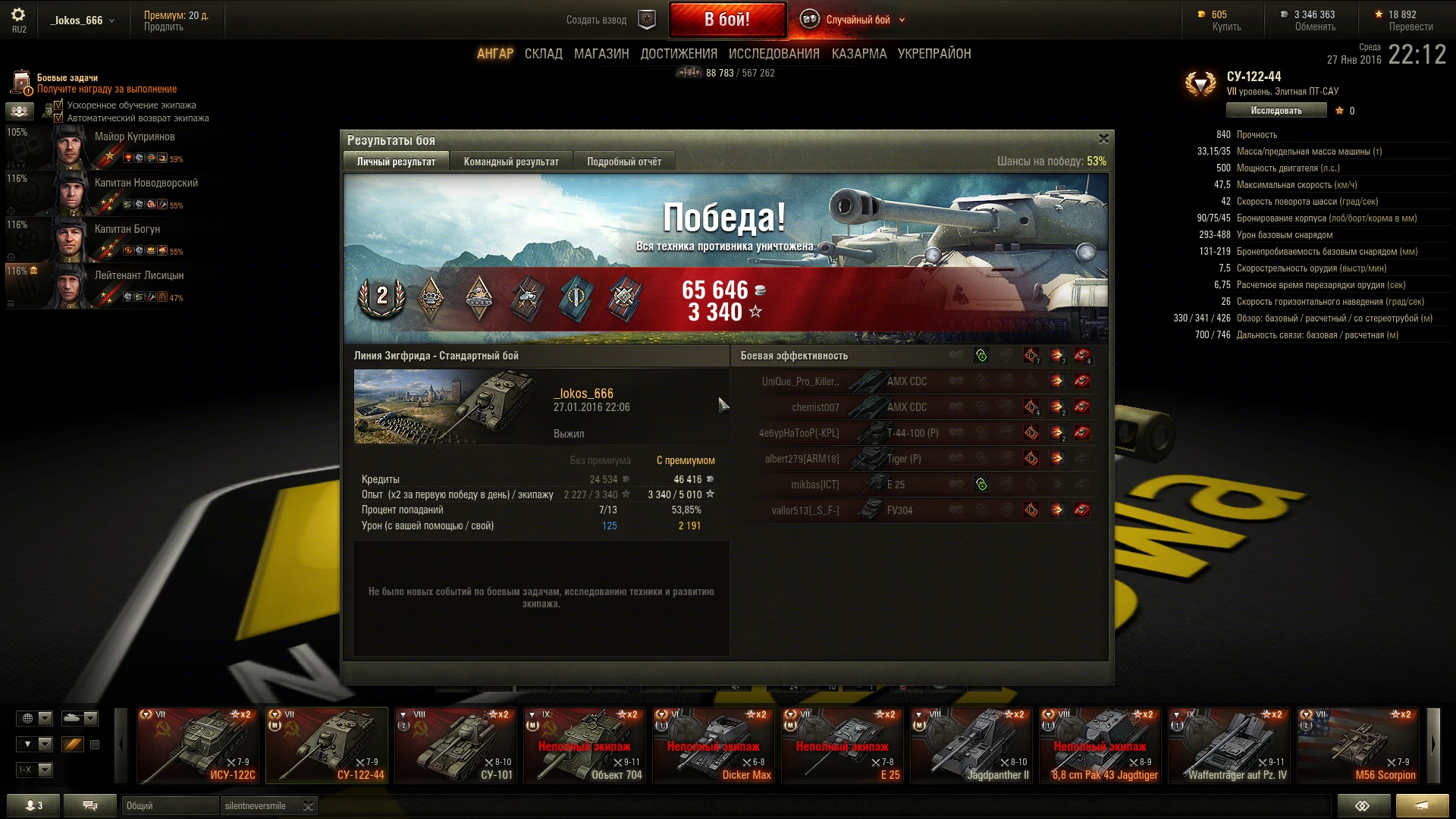Screen dimensions: 1456x819
Task: Open the Подробный отчёт tab
Action: click(x=623, y=162)
